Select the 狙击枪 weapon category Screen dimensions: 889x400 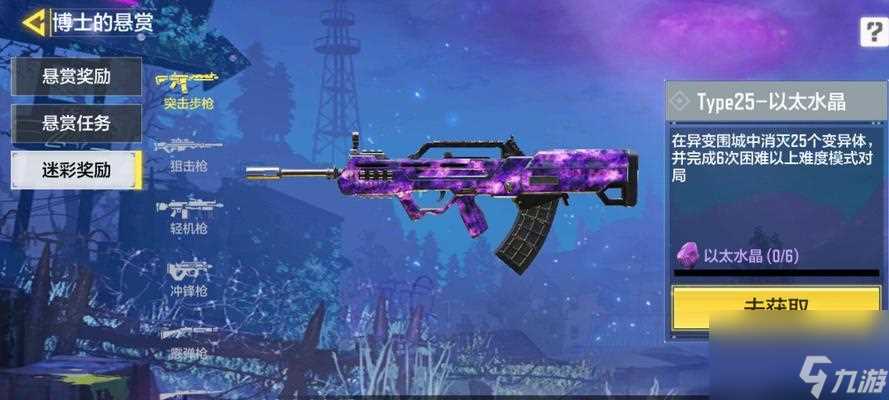[x=187, y=152]
